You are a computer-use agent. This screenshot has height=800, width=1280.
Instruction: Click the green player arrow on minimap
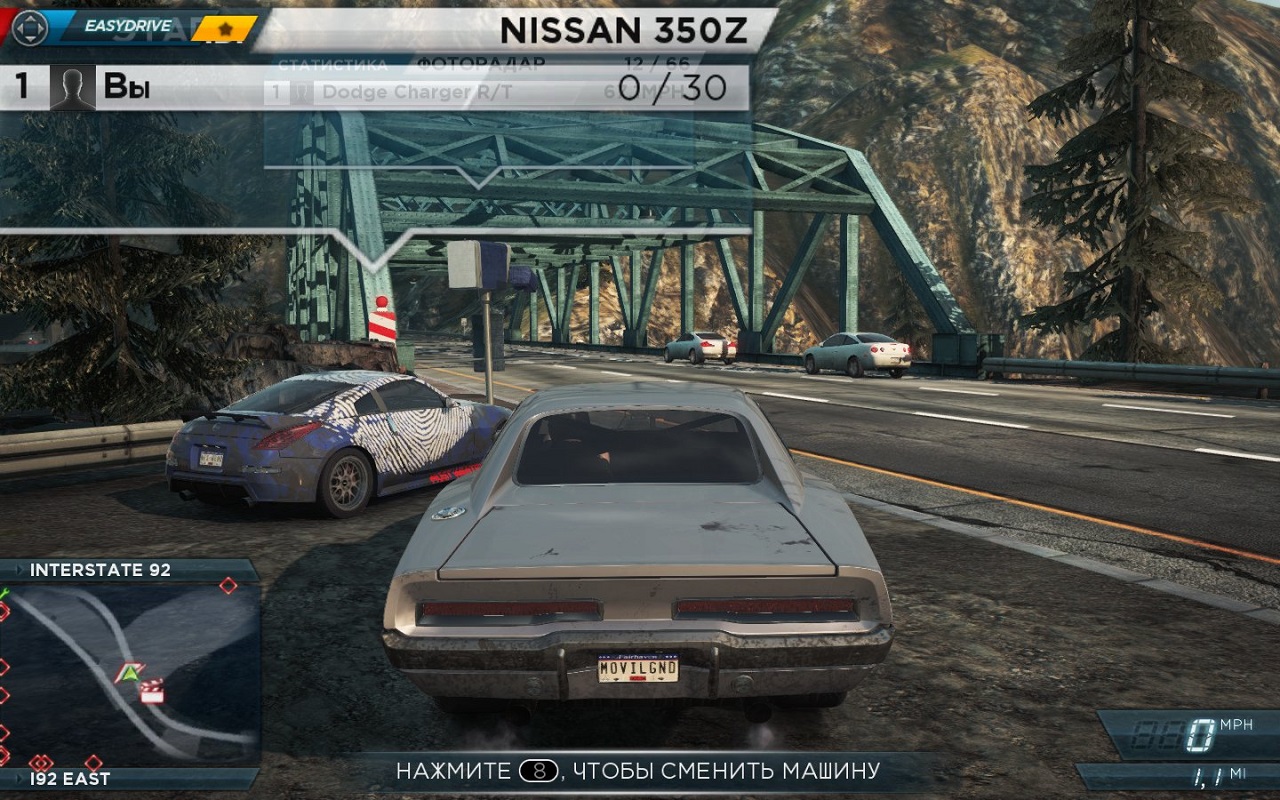pos(128,672)
